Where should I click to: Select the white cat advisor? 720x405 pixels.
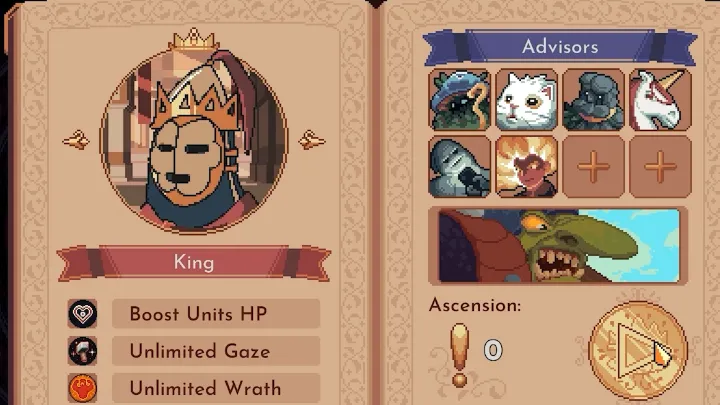coord(527,99)
